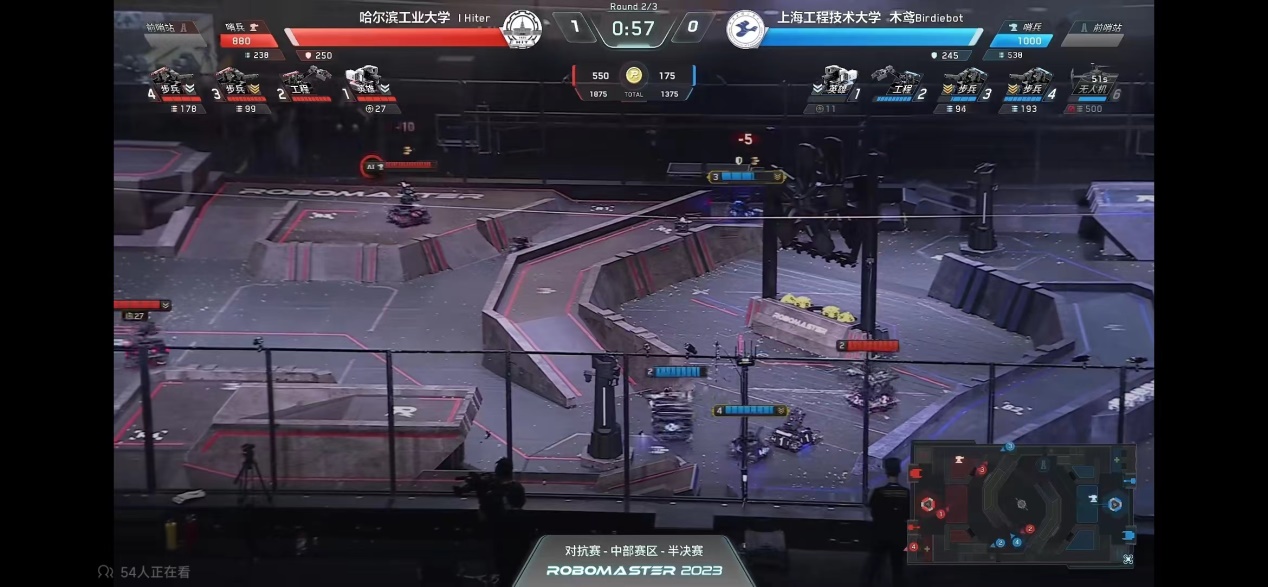The width and height of the screenshot is (1268, 587).
Task: Click the arena minimap
Action: tap(1021, 500)
